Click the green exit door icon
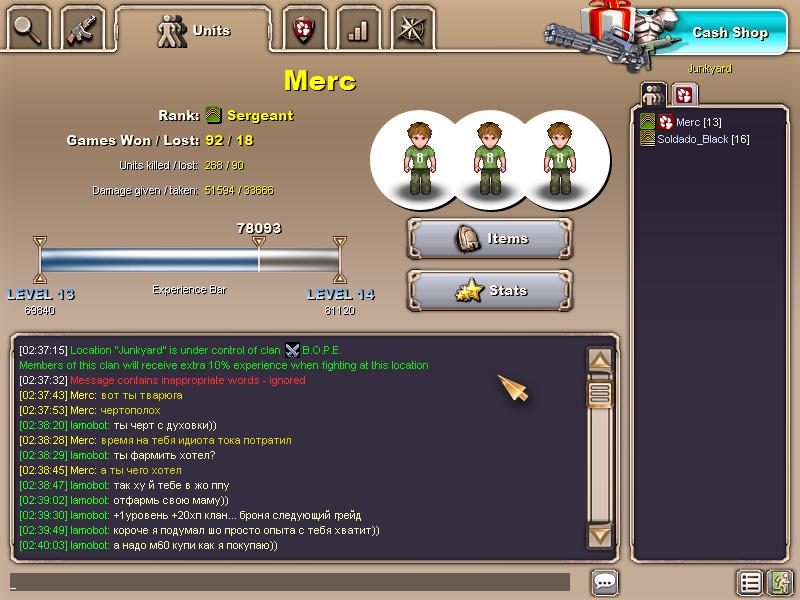This screenshot has height=600, width=800. point(780,582)
